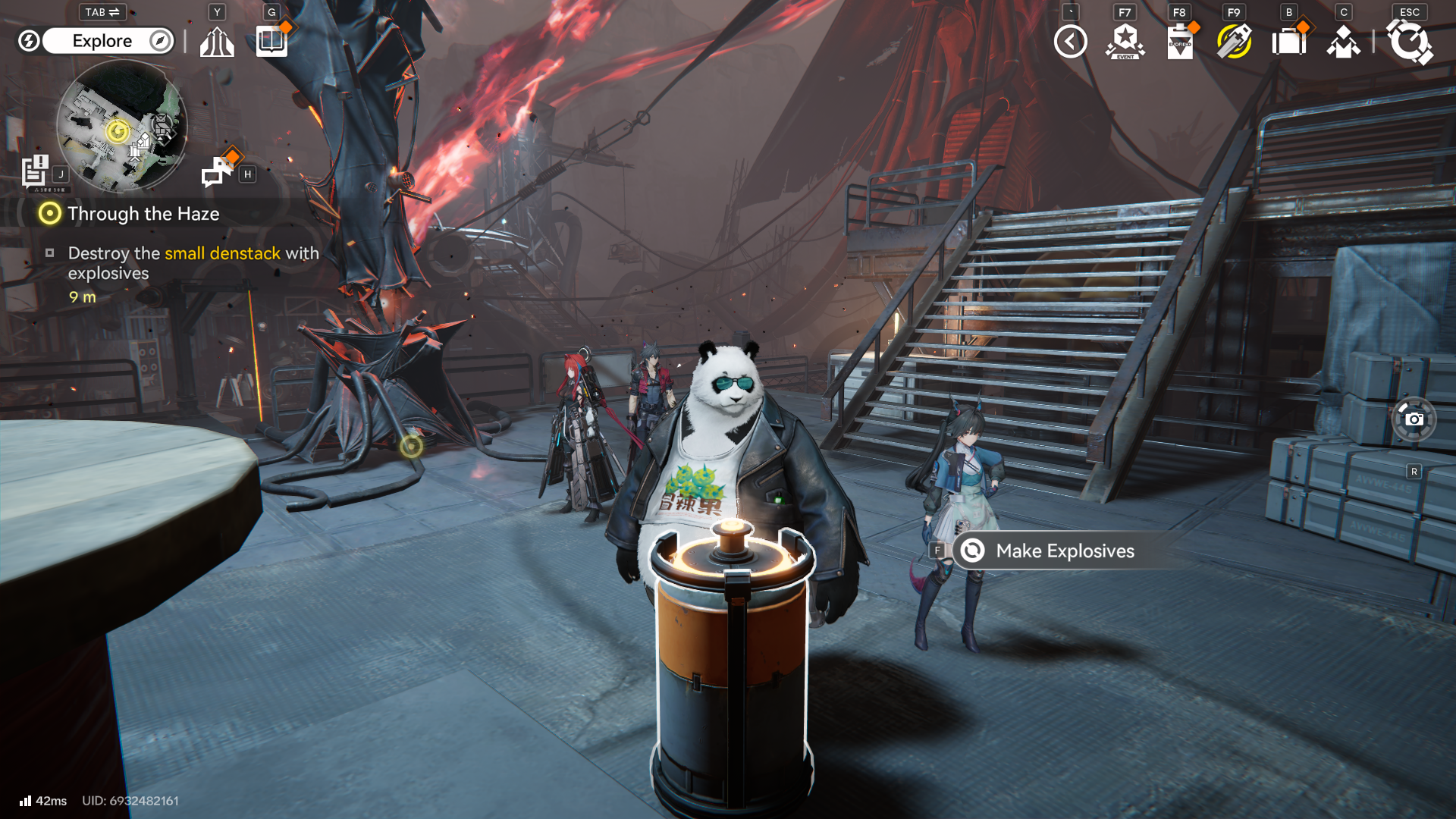
Task: Open the operator team icon
Action: (1343, 42)
